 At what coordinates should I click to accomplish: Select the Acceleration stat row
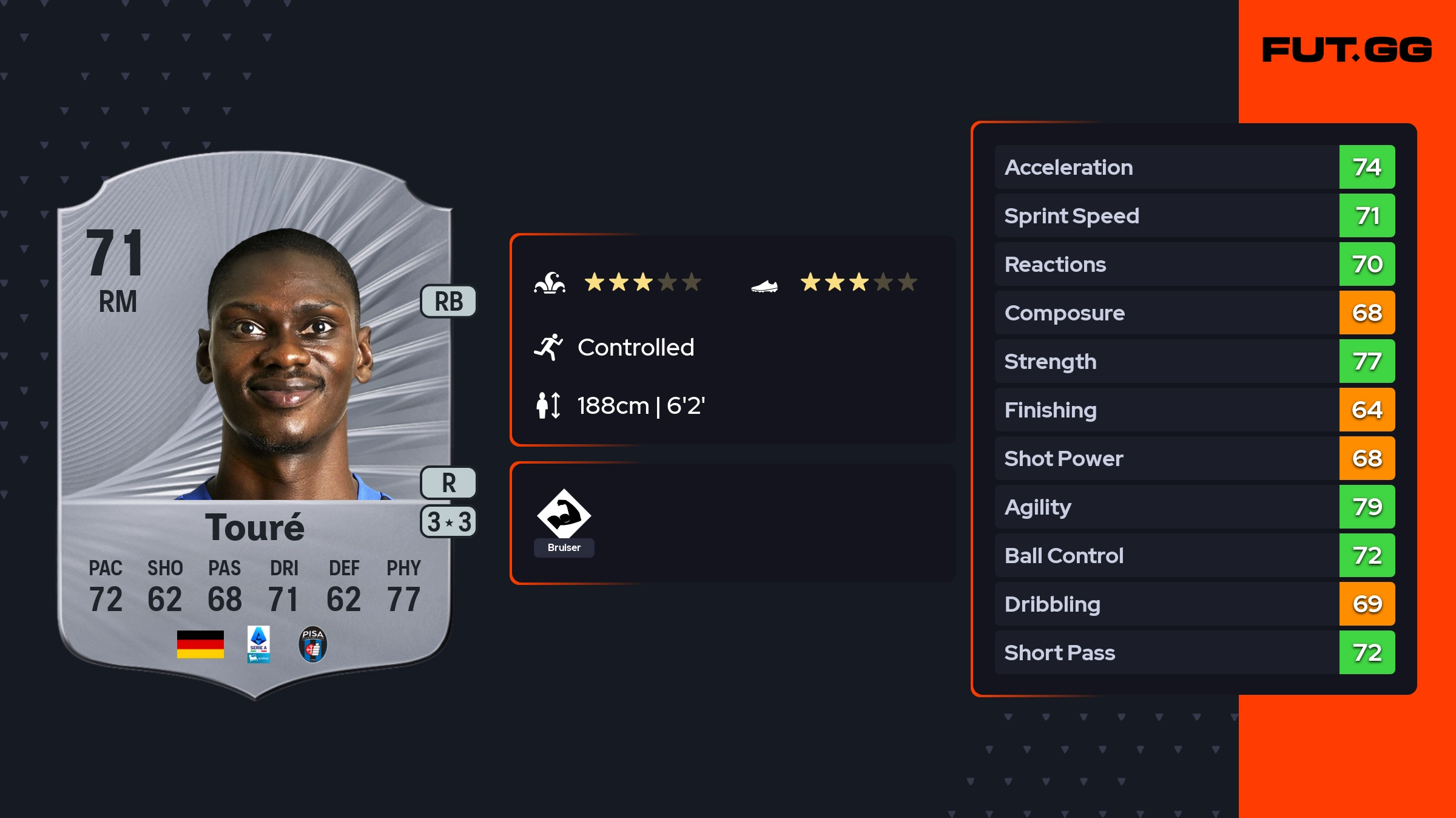coord(1194,167)
